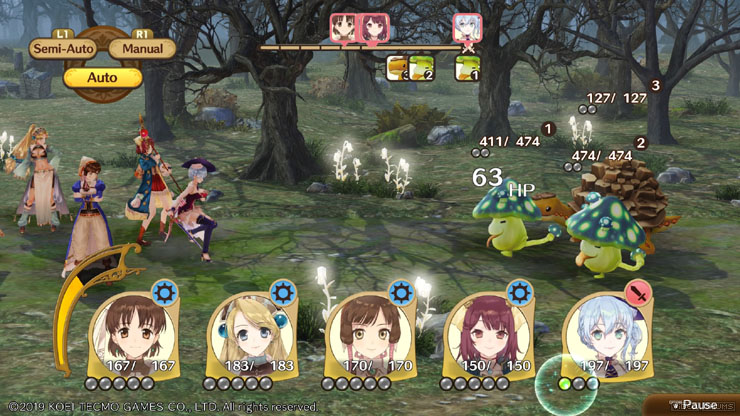Select the silver-haired portrait on the turn timeline
740x416 pixels.
[467, 27]
